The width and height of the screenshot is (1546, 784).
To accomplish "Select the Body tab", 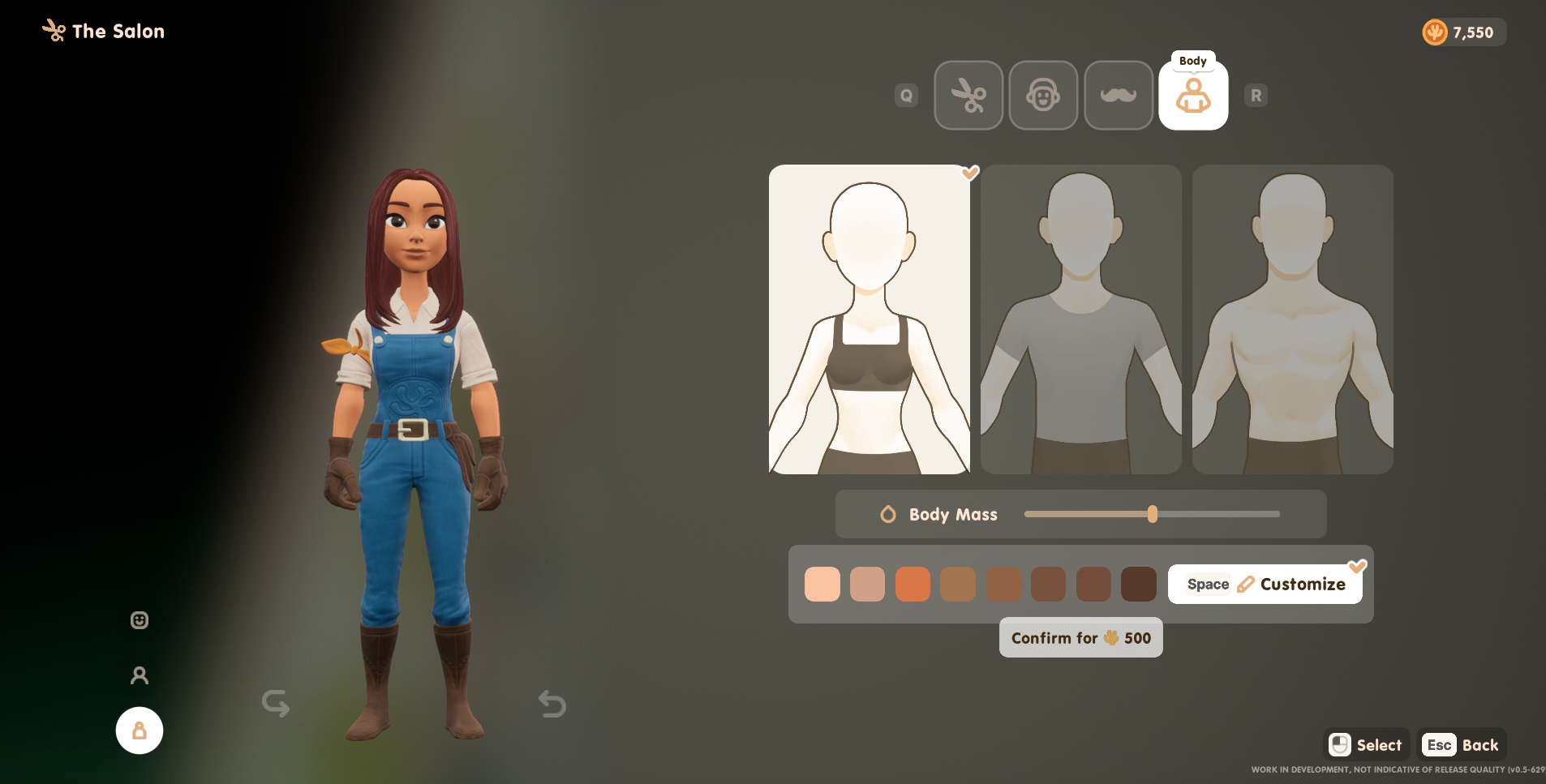I will pyautogui.click(x=1193, y=96).
